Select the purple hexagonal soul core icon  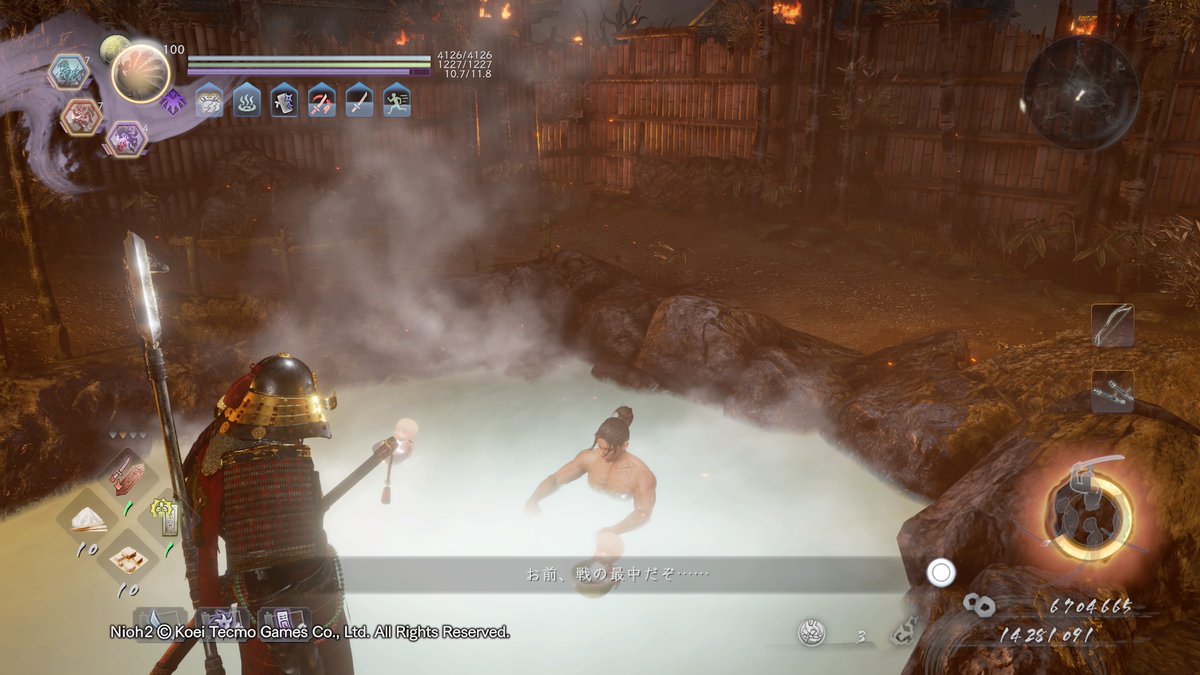(126, 138)
